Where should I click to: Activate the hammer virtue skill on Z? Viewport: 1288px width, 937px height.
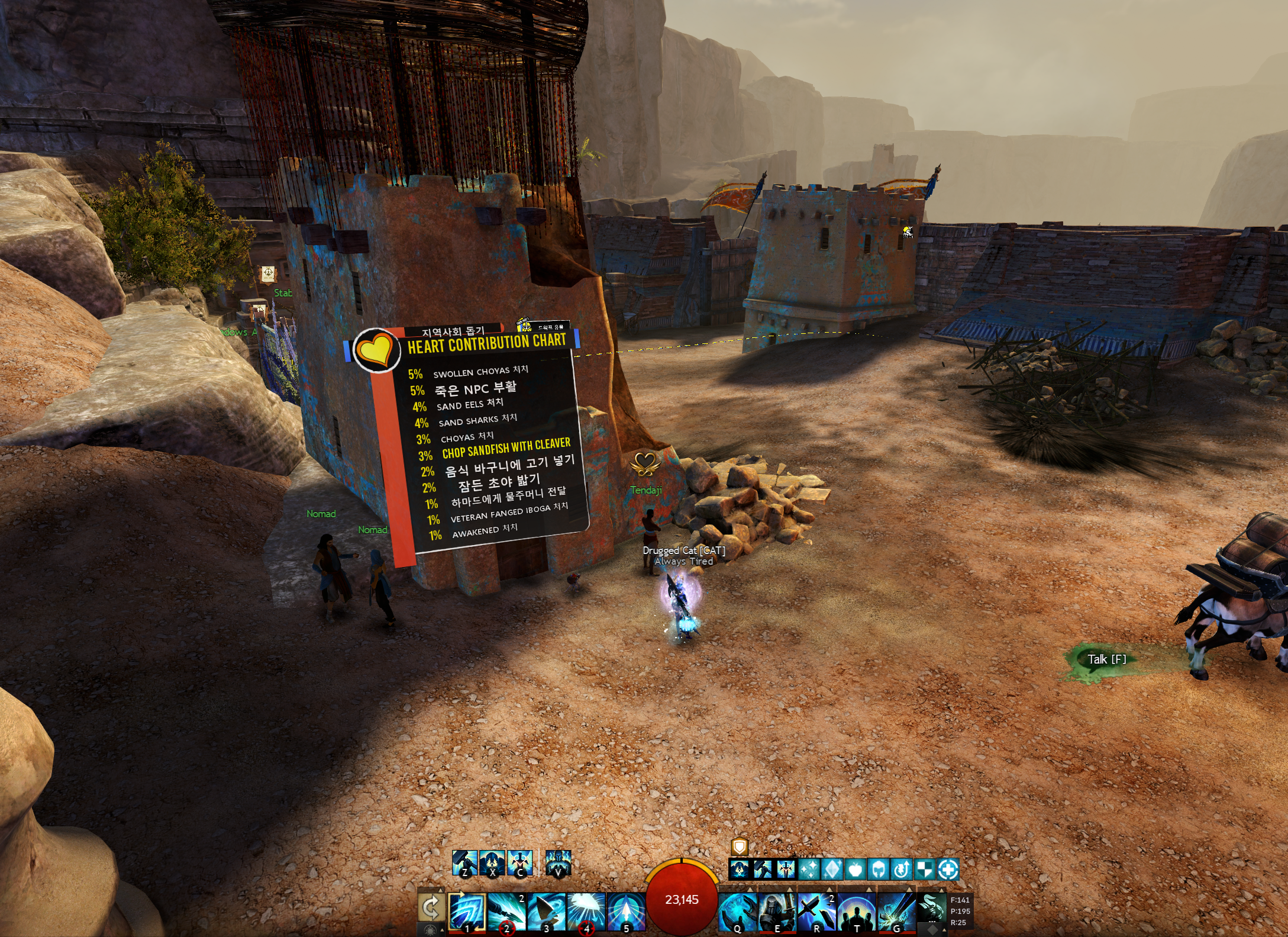tap(464, 863)
